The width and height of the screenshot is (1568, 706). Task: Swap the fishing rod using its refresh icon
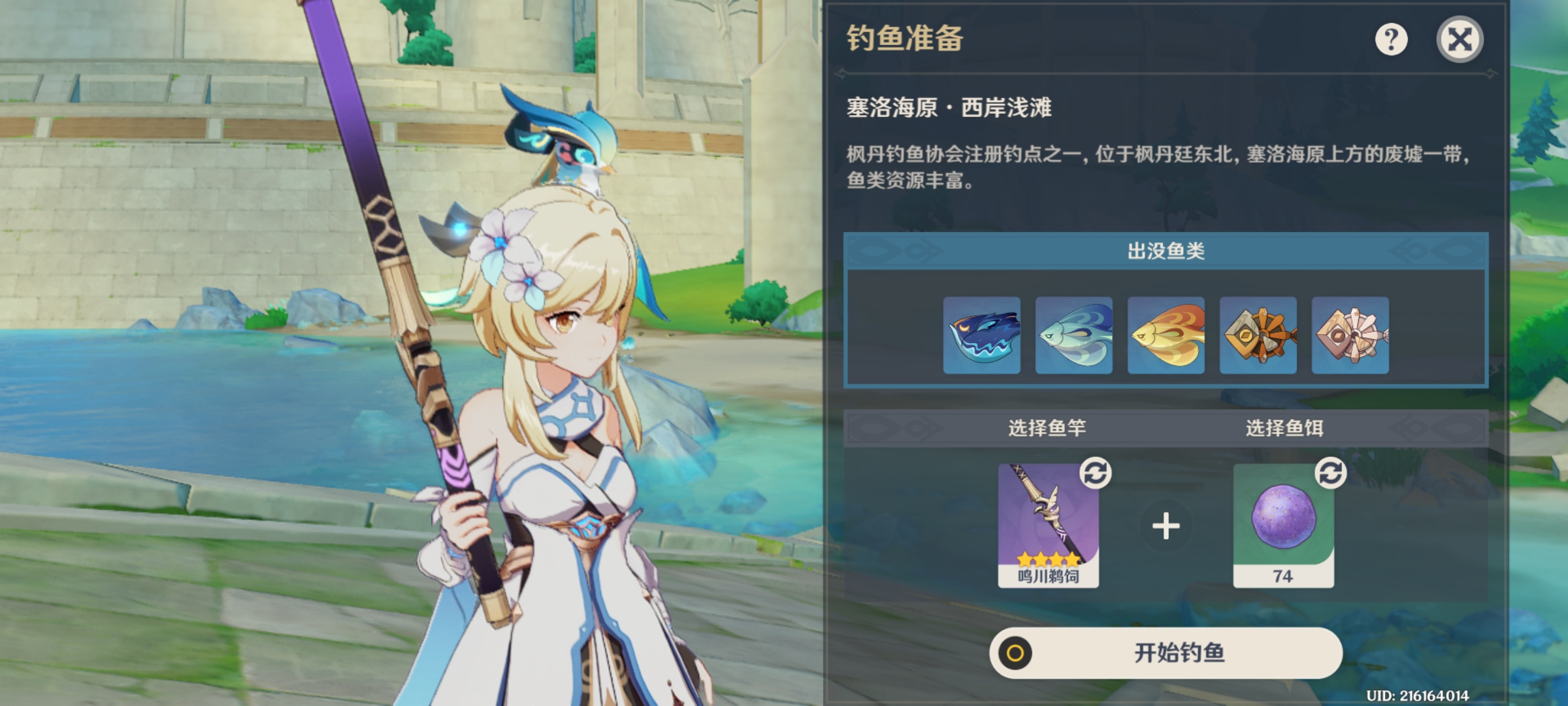[1096, 473]
